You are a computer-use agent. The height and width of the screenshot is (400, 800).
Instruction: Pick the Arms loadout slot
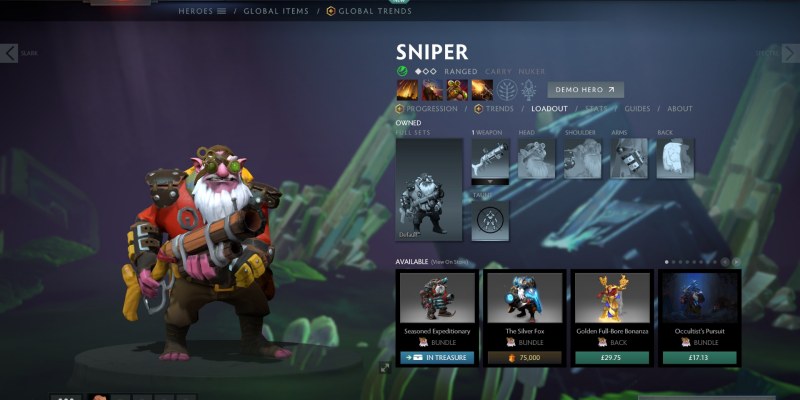(629, 159)
